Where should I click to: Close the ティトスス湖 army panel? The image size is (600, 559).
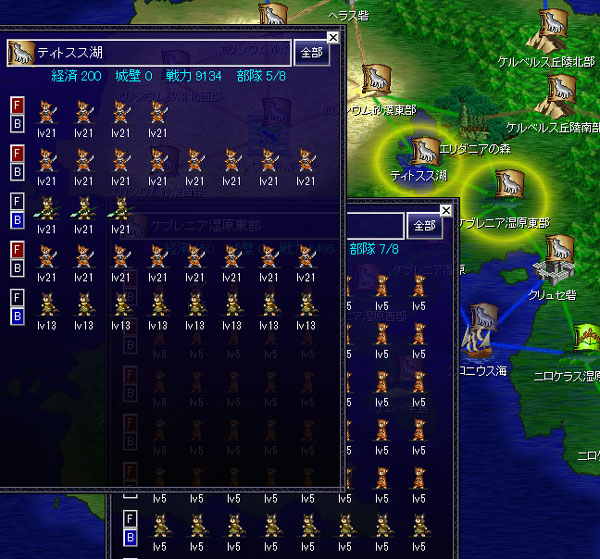(x=333, y=37)
